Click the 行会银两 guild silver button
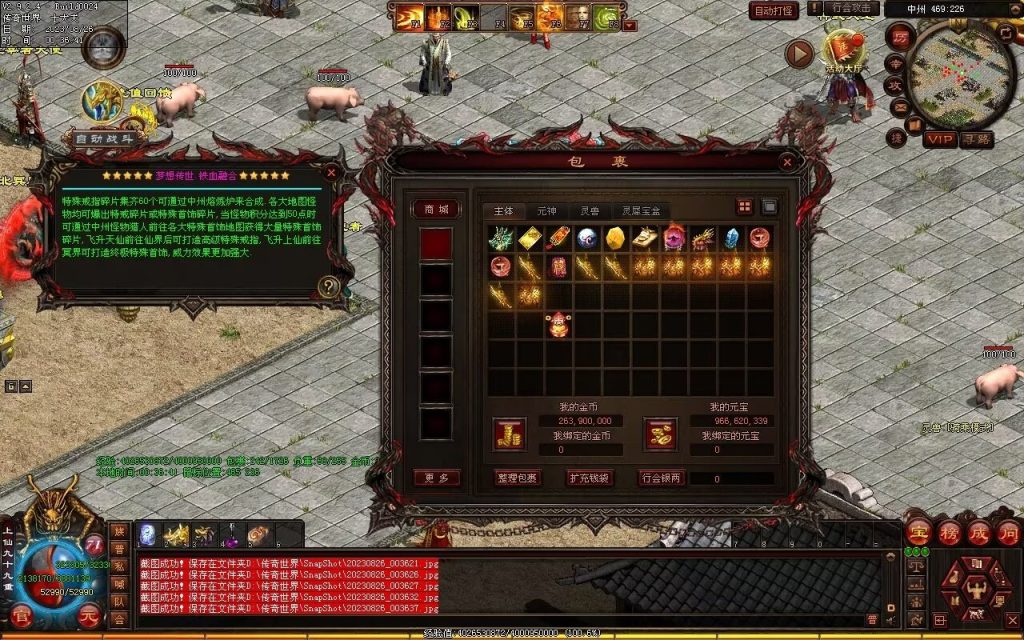Viewport: 1024px width, 640px height. coord(661,478)
